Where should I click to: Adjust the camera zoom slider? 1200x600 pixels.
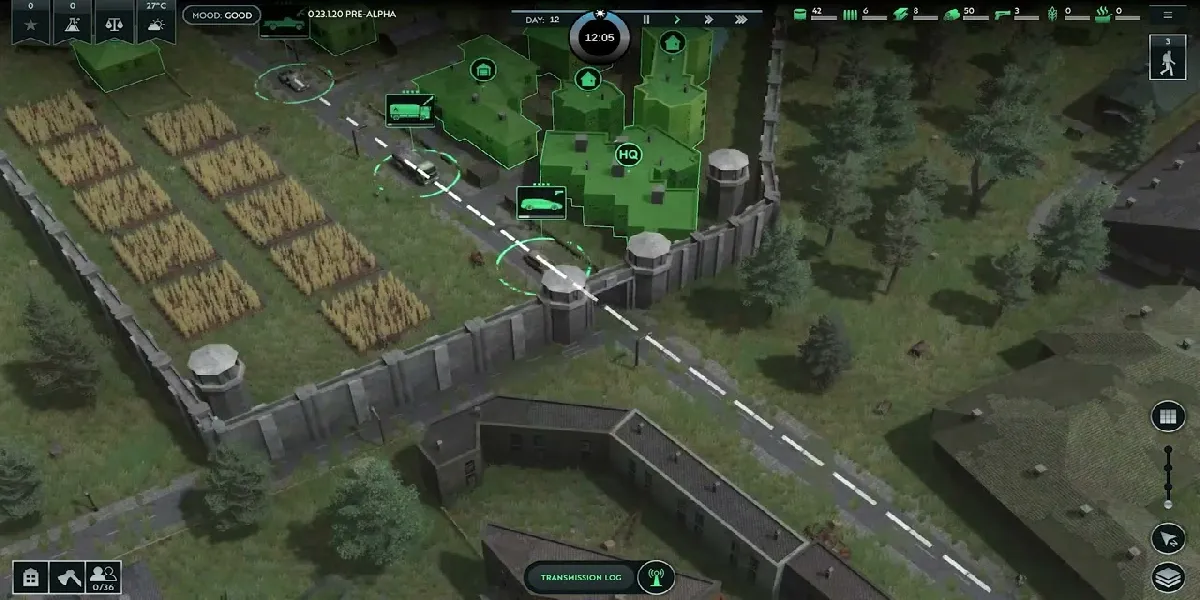(1167, 478)
